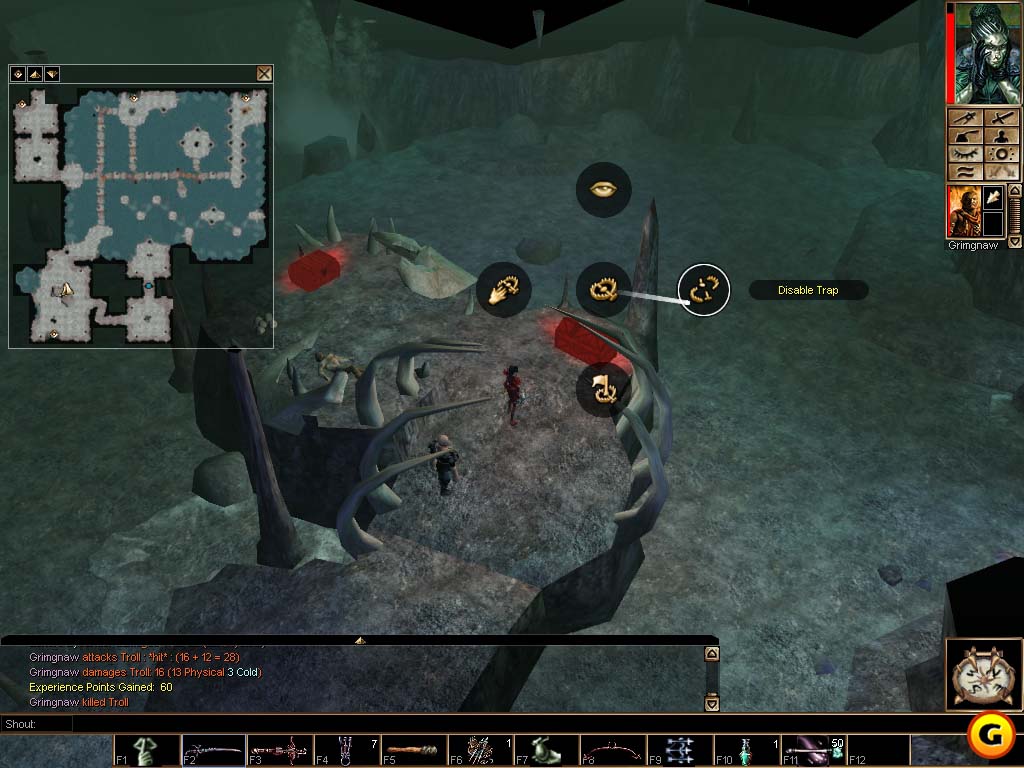
Task: Use the F1 quickbar slot
Action: (x=147, y=750)
